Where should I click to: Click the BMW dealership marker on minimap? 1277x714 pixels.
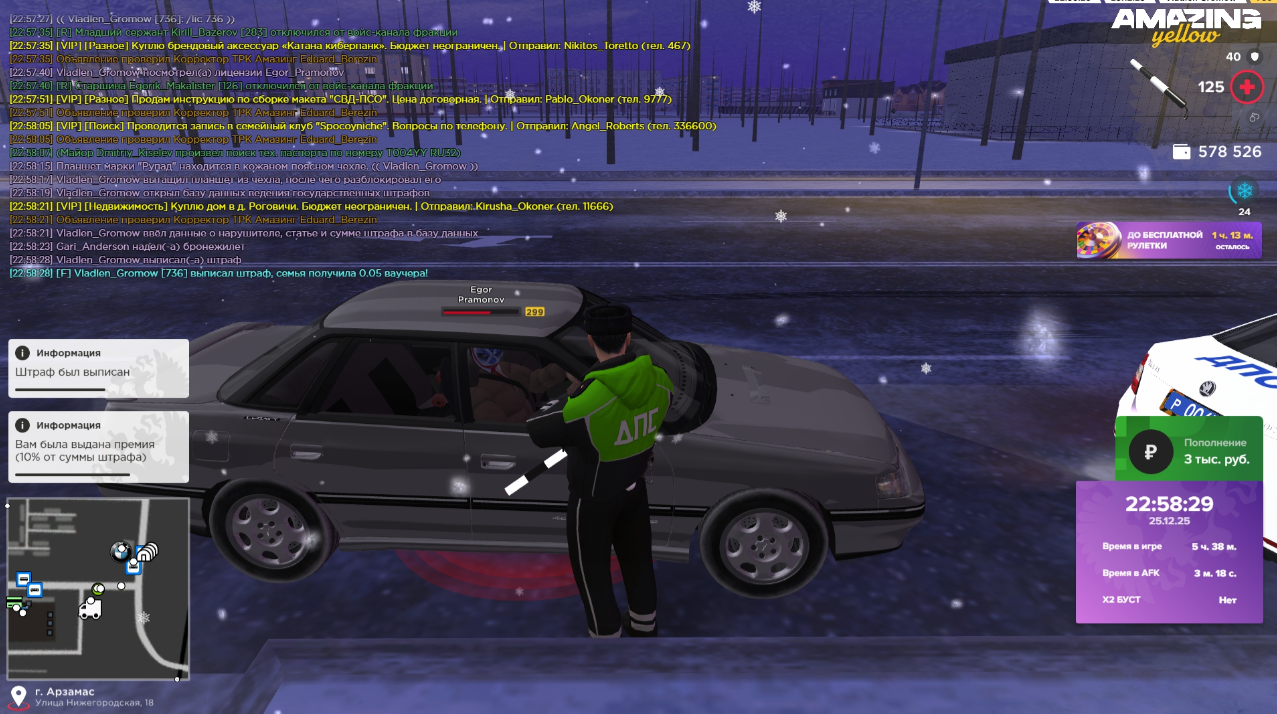pos(121,551)
